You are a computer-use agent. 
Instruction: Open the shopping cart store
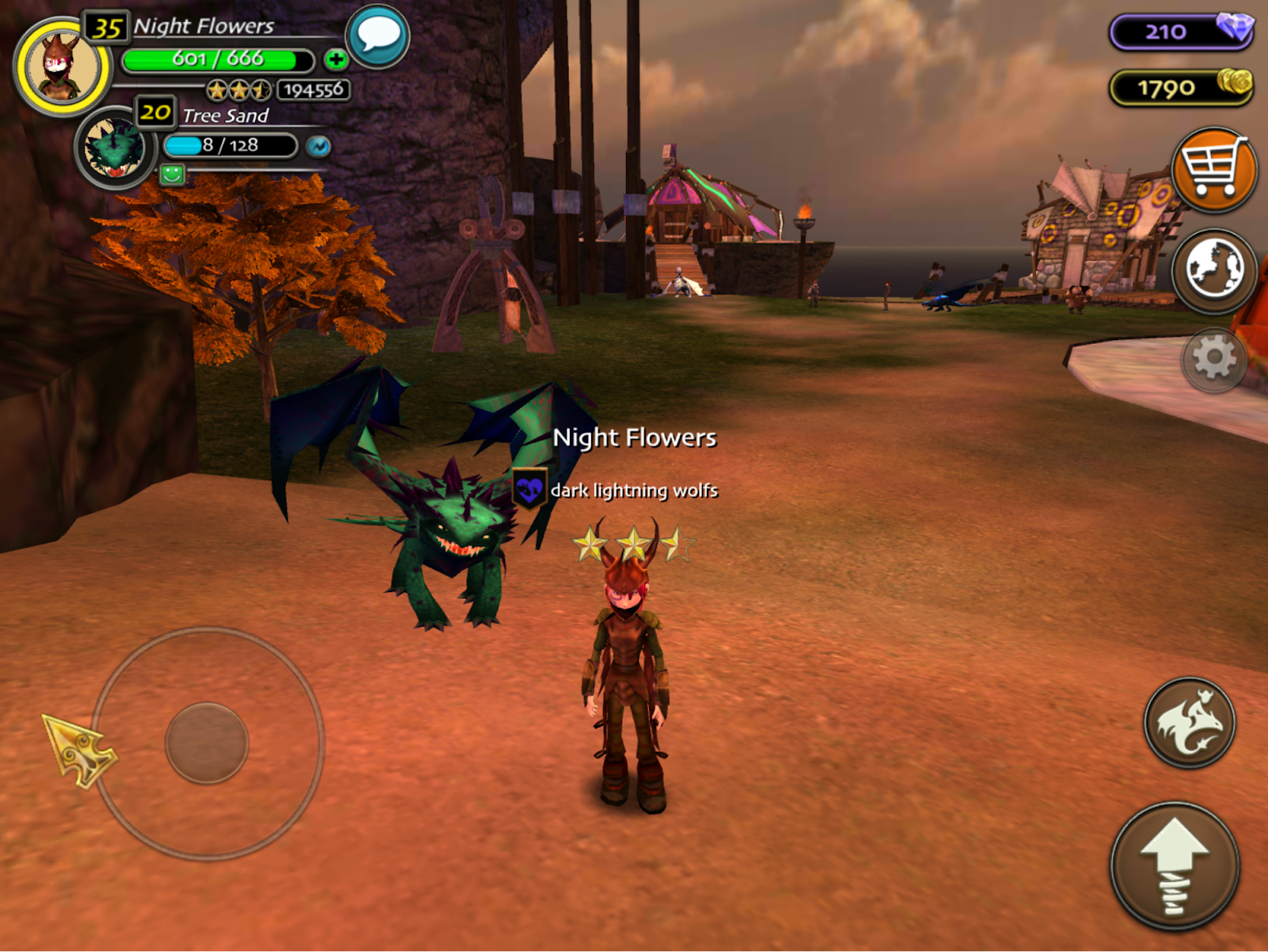tap(1213, 169)
